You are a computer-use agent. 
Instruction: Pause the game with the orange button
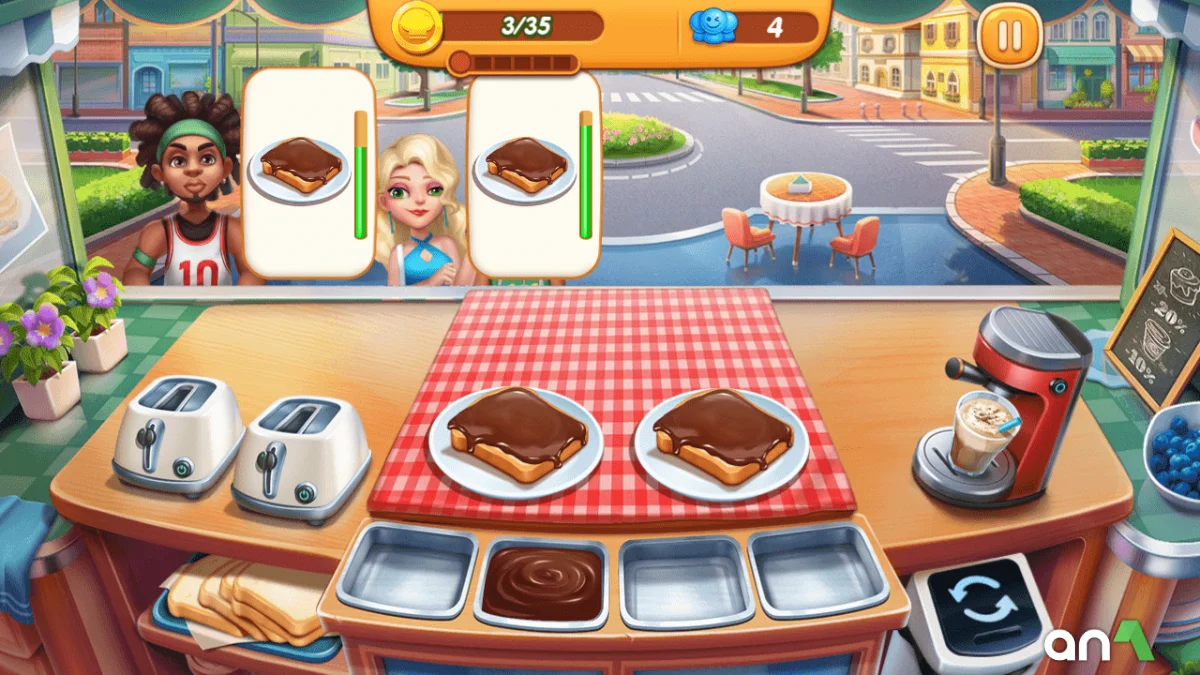click(1010, 36)
